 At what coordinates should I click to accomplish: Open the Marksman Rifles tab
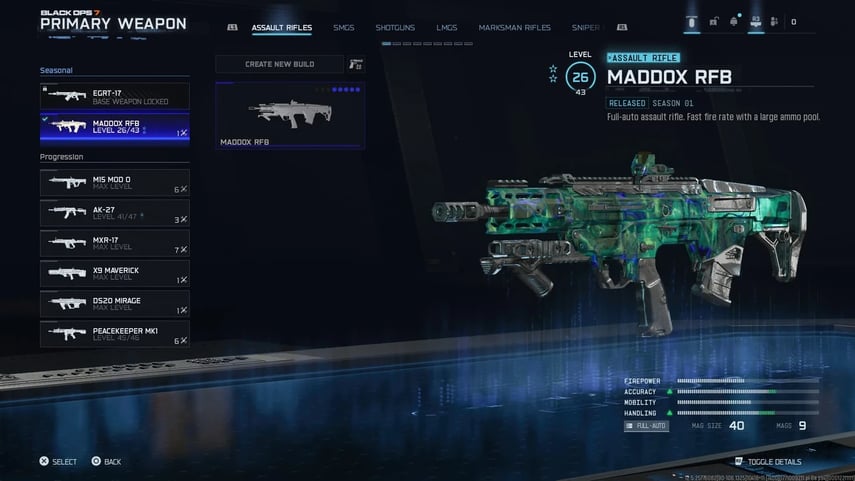point(514,27)
